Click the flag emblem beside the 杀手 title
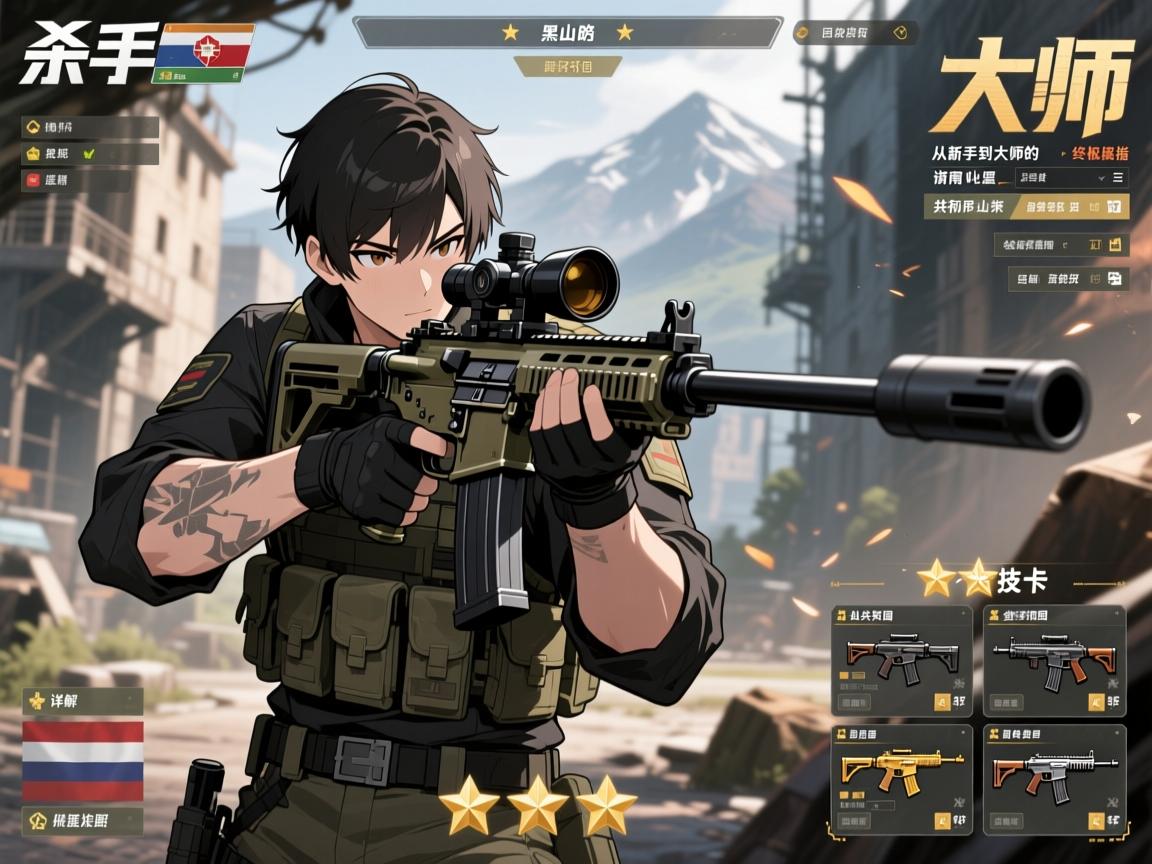Image resolution: width=1152 pixels, height=864 pixels. pyautogui.click(x=203, y=52)
